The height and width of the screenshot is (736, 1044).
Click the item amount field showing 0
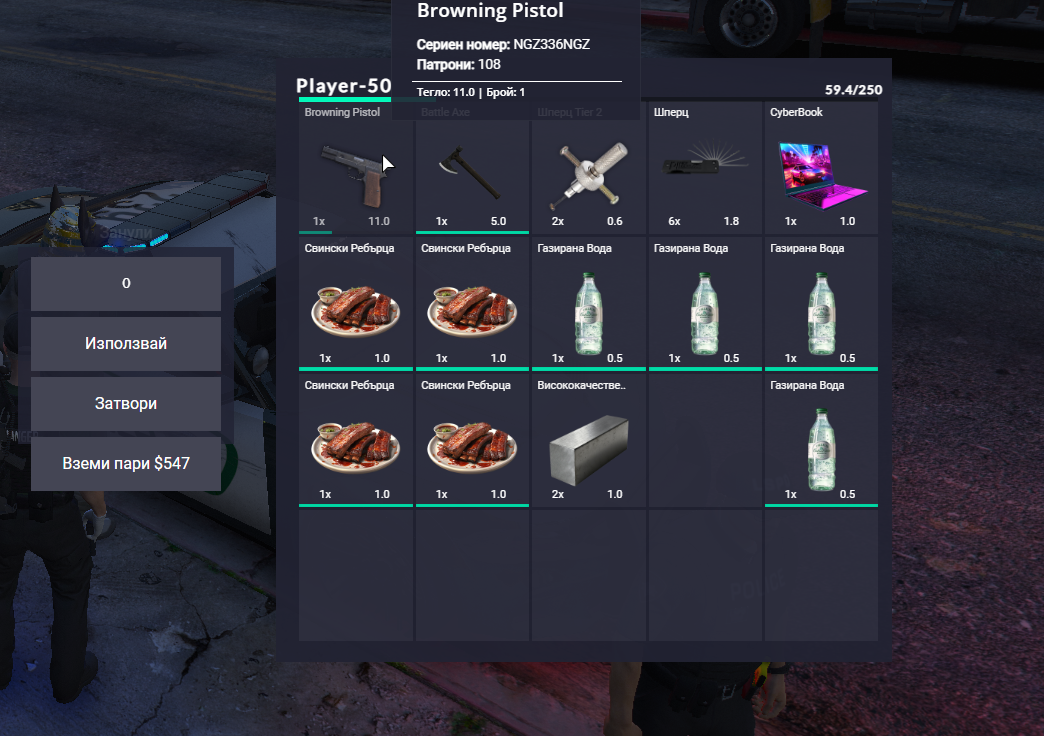[126, 284]
